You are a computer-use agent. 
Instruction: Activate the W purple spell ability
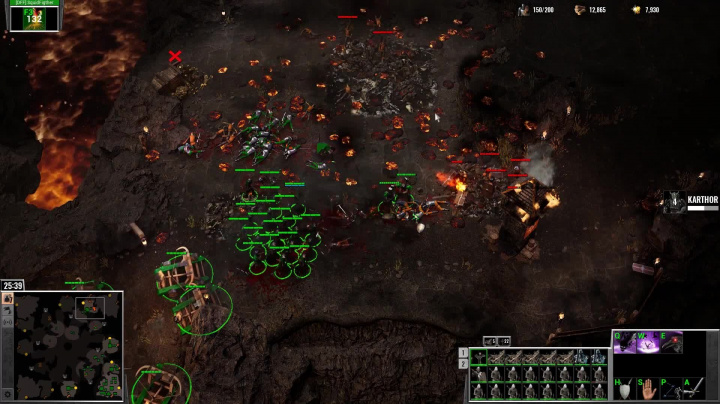click(x=647, y=342)
